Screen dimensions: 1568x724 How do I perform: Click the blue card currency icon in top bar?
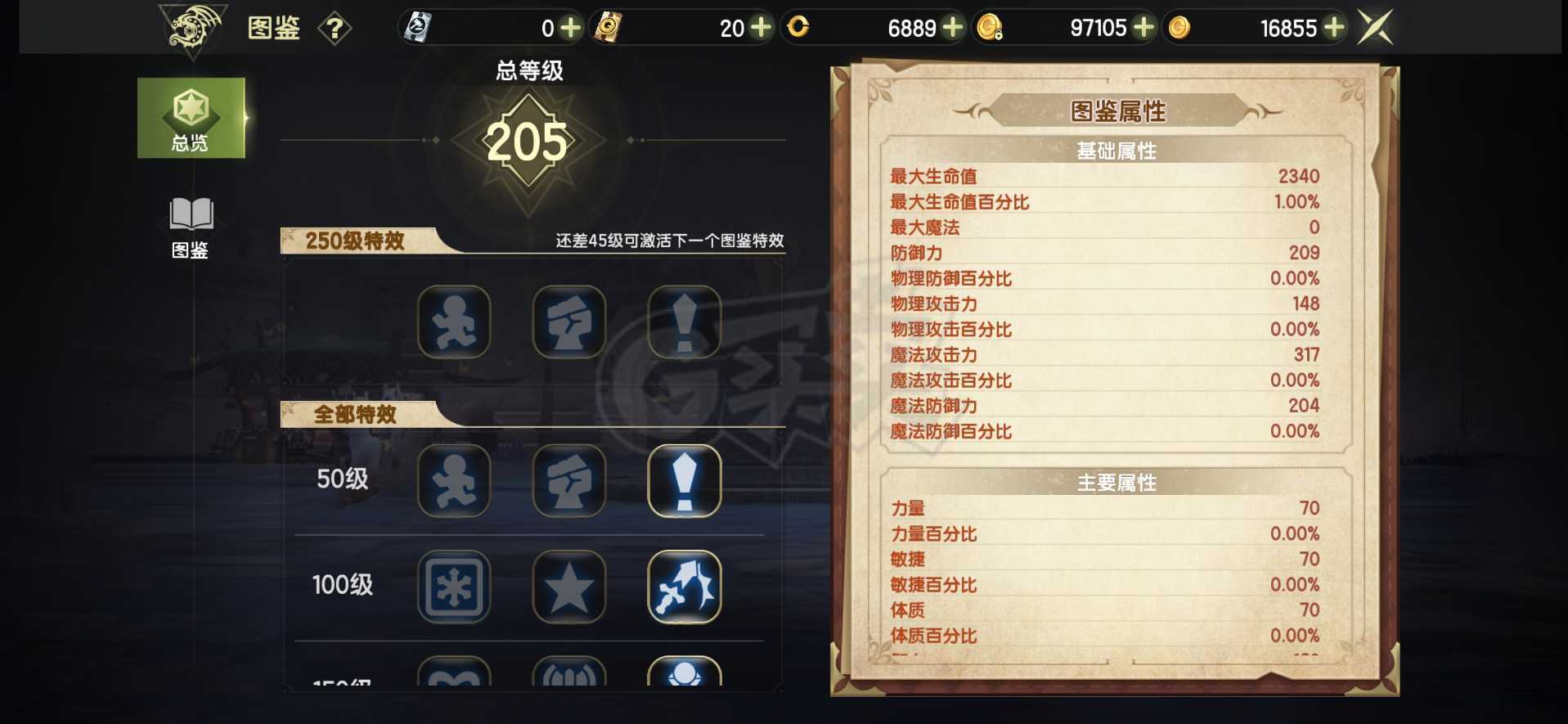point(420,26)
